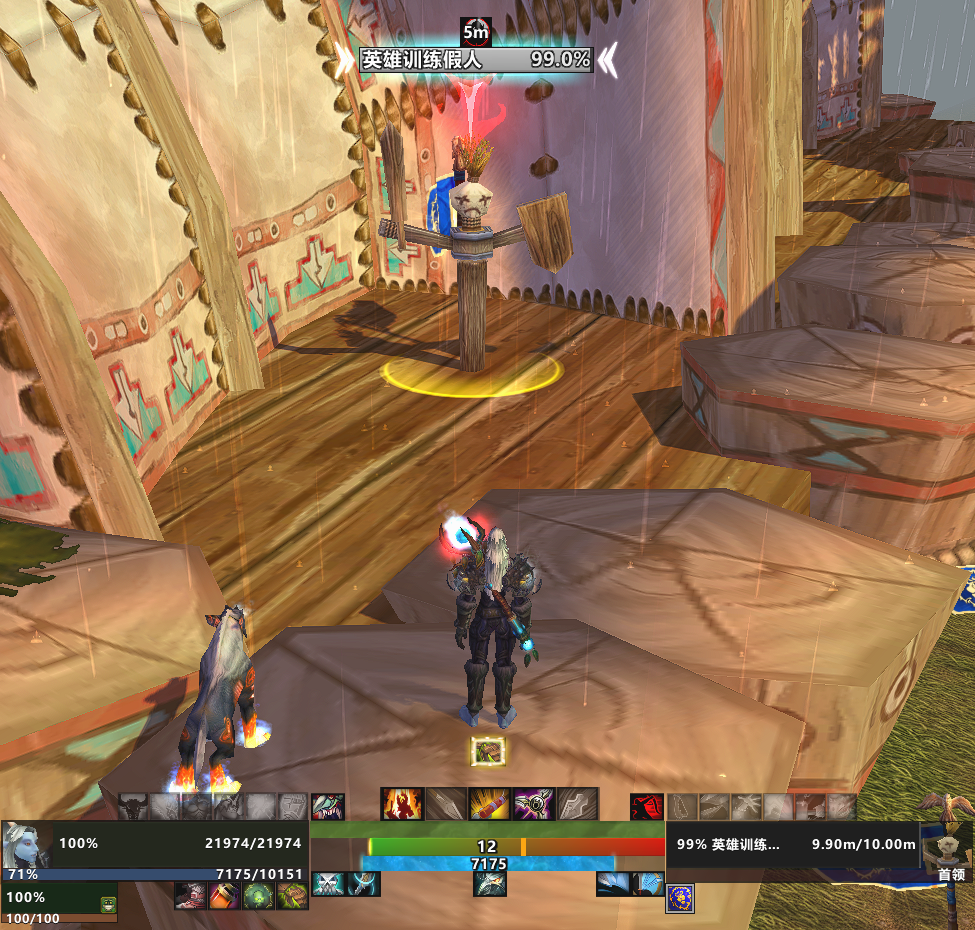Click the gold-bordered crossbow icon under character
Screen dimensions: 975x930
point(488,751)
